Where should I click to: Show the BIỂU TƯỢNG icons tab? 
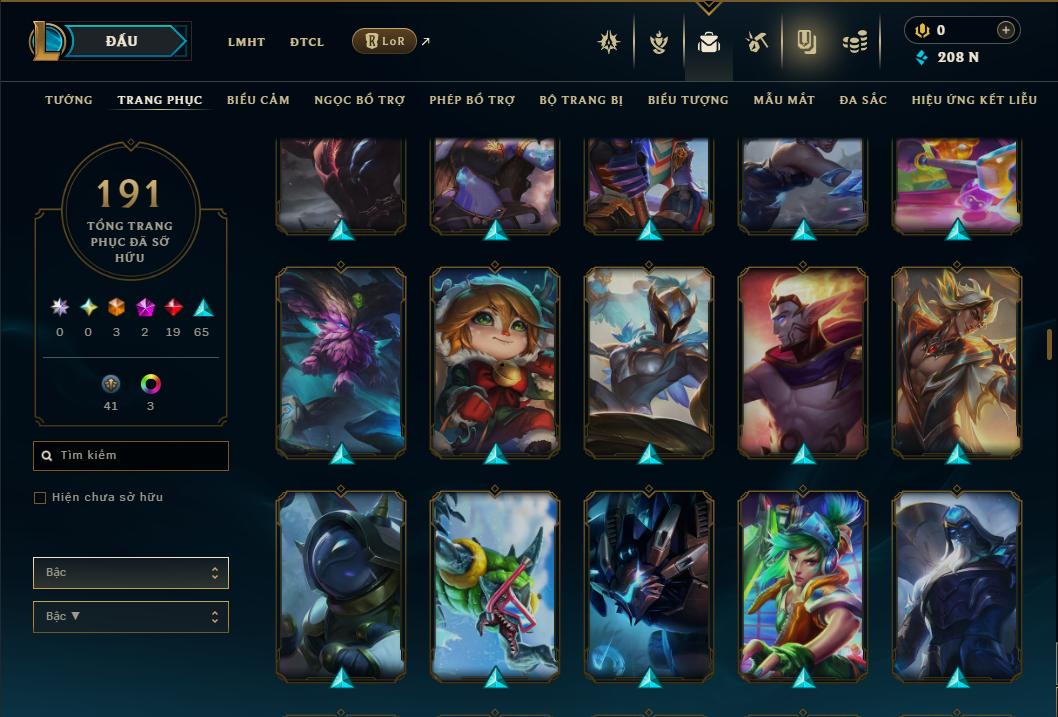688,100
